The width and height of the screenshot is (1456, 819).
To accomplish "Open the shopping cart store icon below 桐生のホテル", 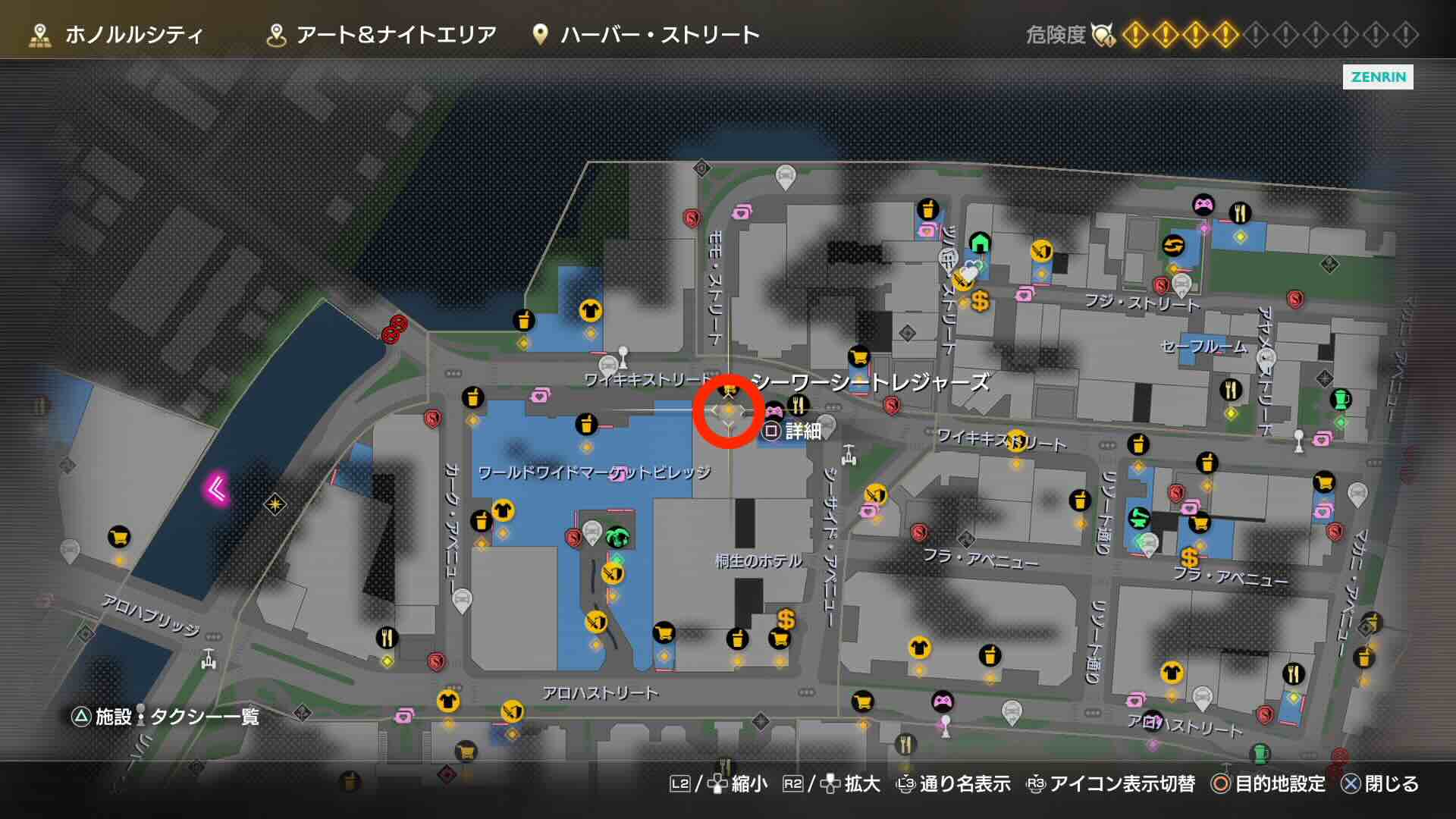I will [x=780, y=639].
